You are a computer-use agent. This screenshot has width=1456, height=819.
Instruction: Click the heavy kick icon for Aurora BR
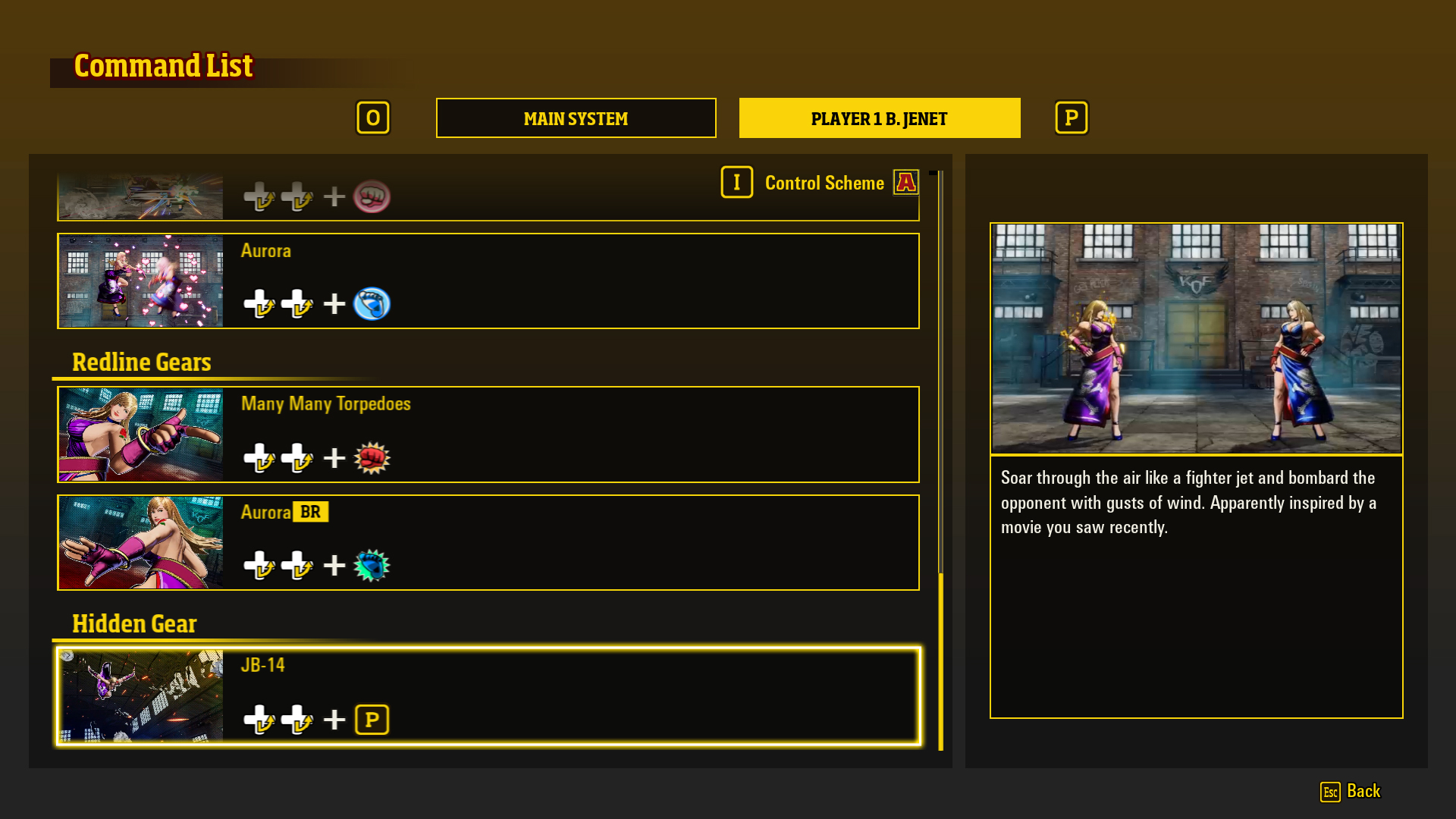tap(372, 564)
